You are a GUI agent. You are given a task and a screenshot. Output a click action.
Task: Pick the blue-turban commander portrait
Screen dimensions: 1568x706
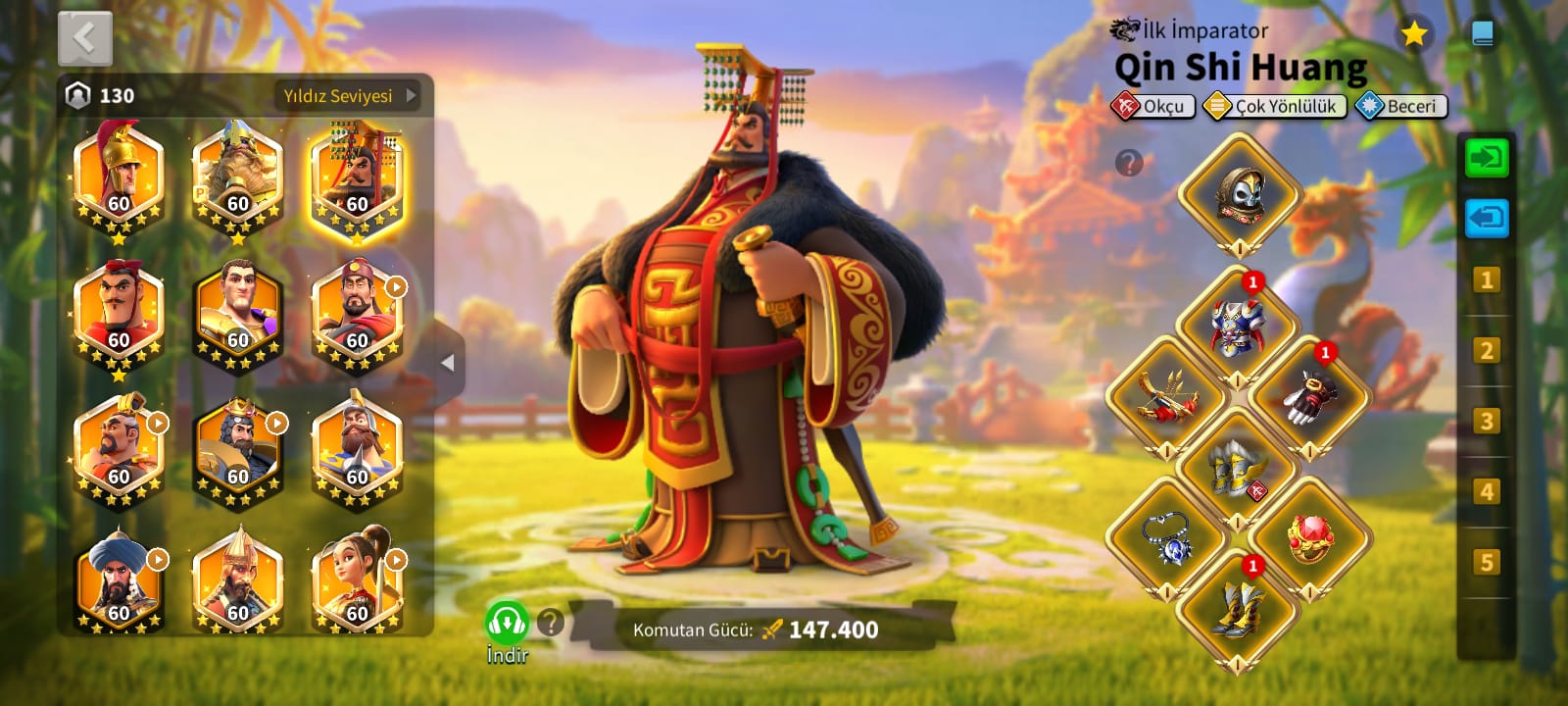click(119, 582)
